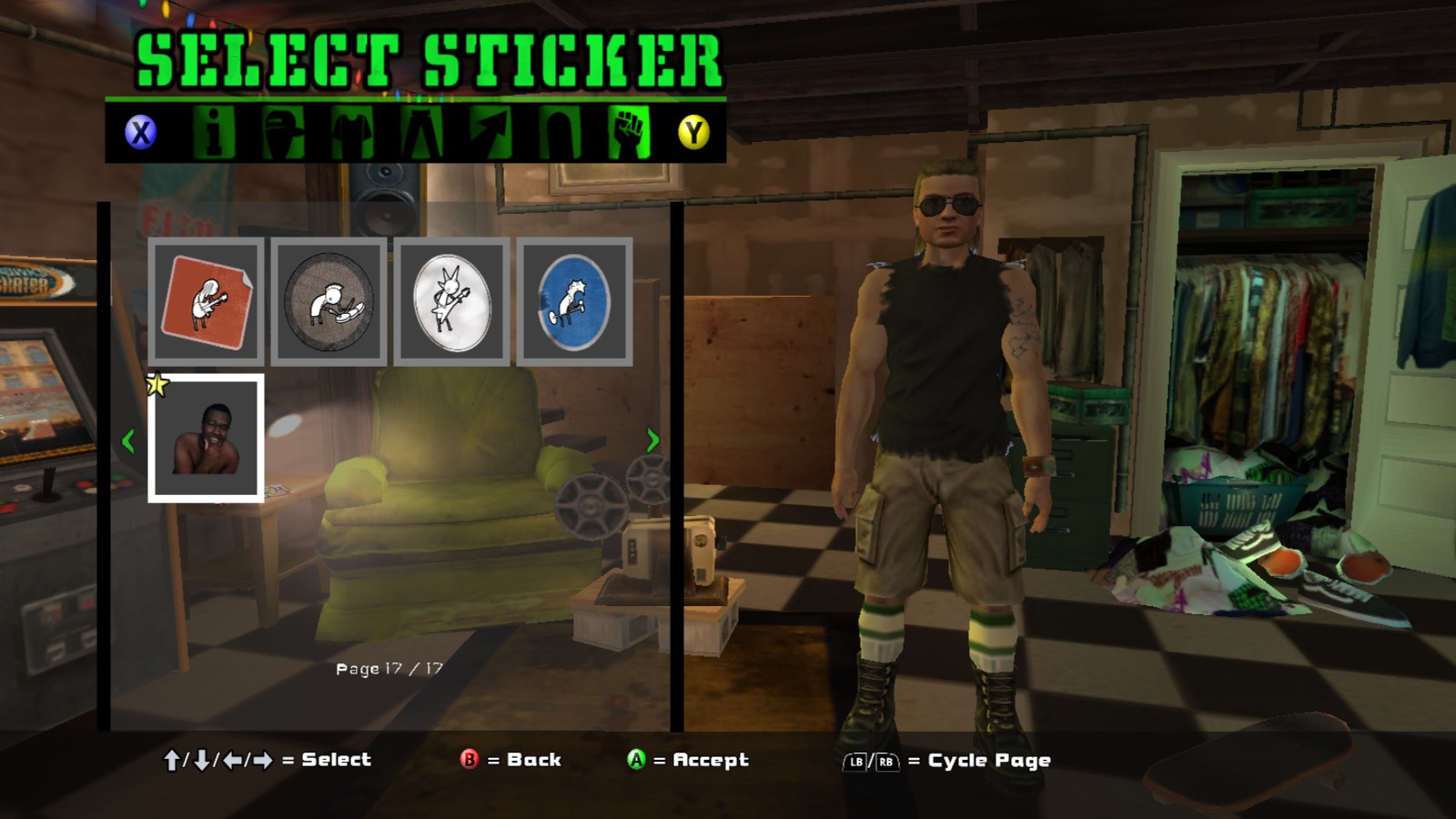Select the blue singer sticker
The height and width of the screenshot is (819, 1456).
[x=574, y=302]
